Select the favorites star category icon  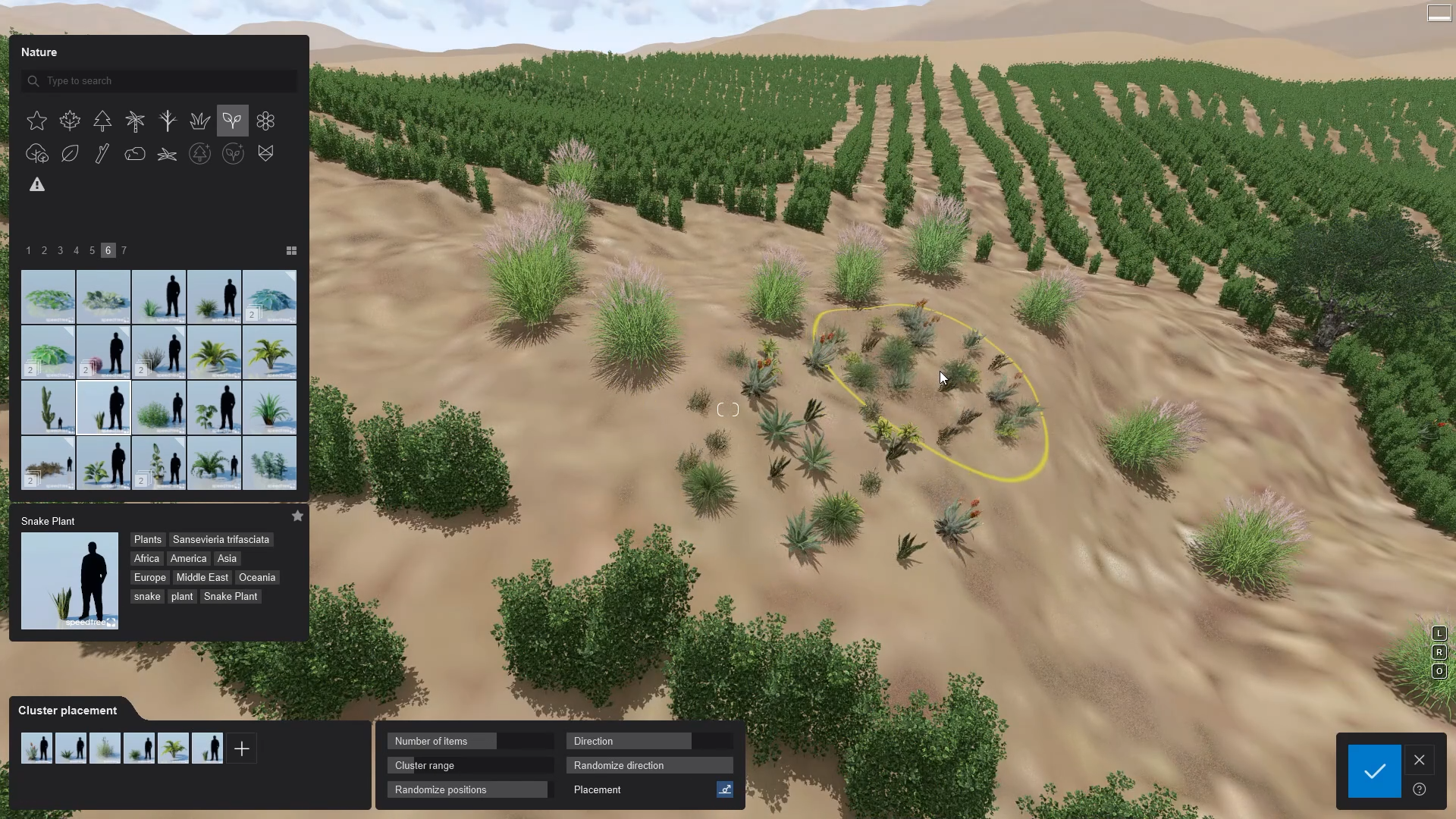tap(37, 121)
